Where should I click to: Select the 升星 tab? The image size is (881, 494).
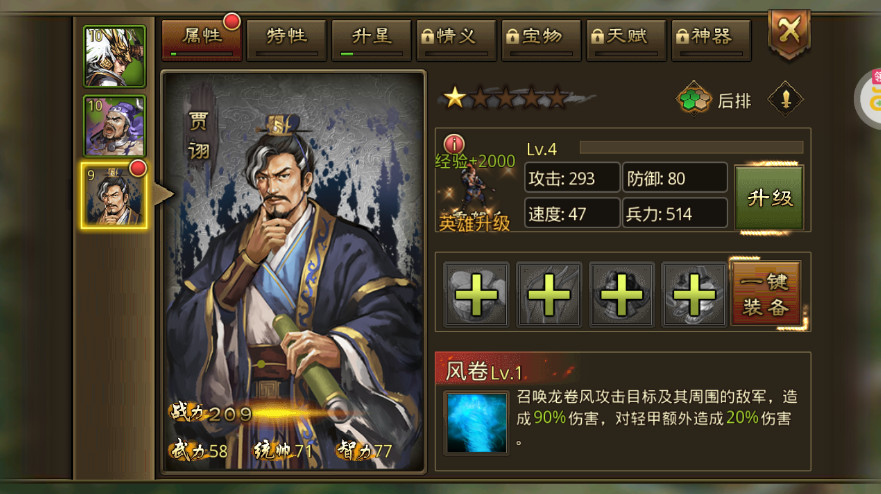(370, 38)
